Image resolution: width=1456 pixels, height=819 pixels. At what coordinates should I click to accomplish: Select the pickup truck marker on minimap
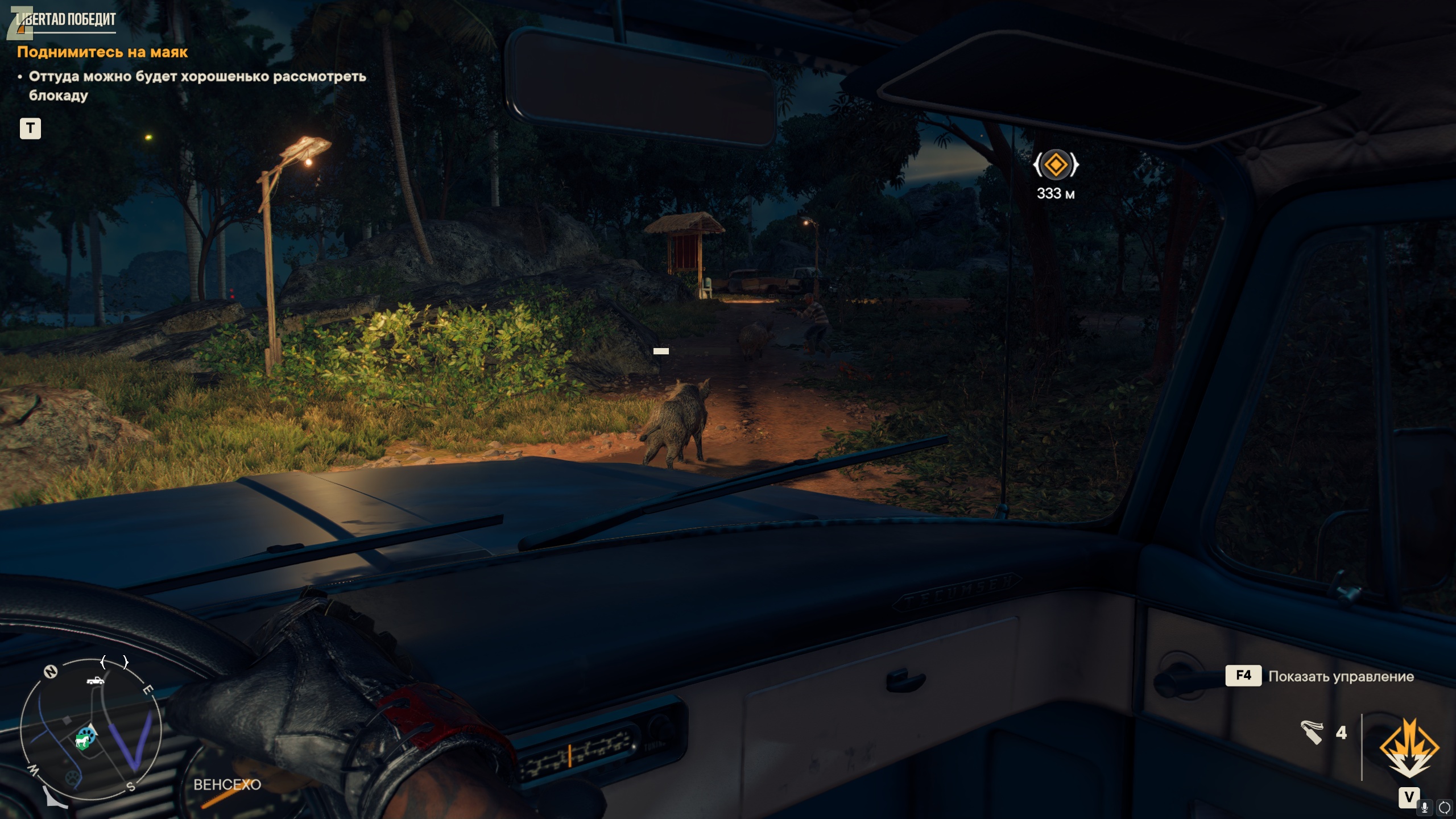click(95, 680)
